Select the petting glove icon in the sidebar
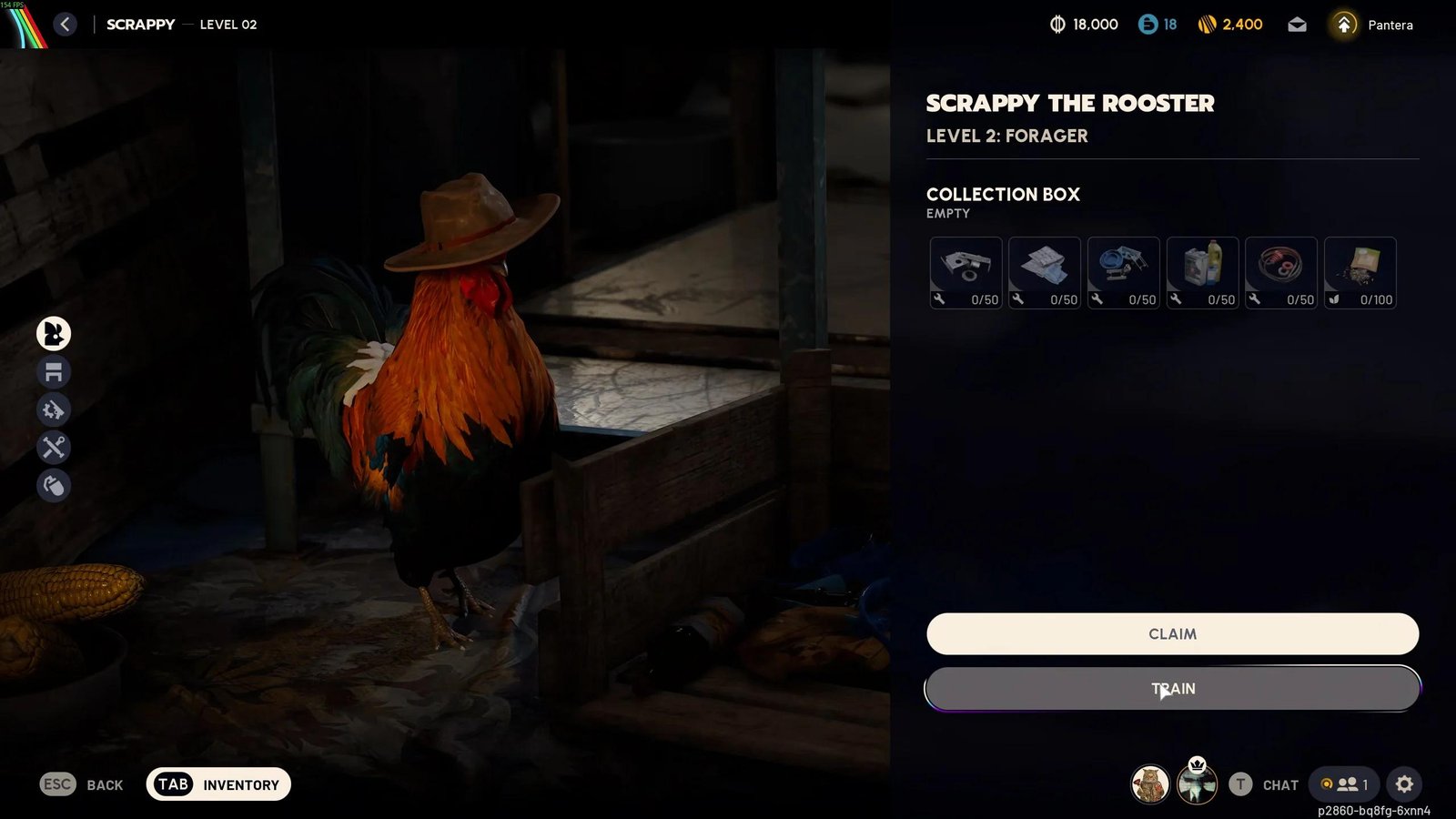Viewport: 1456px width, 819px height. click(x=52, y=487)
